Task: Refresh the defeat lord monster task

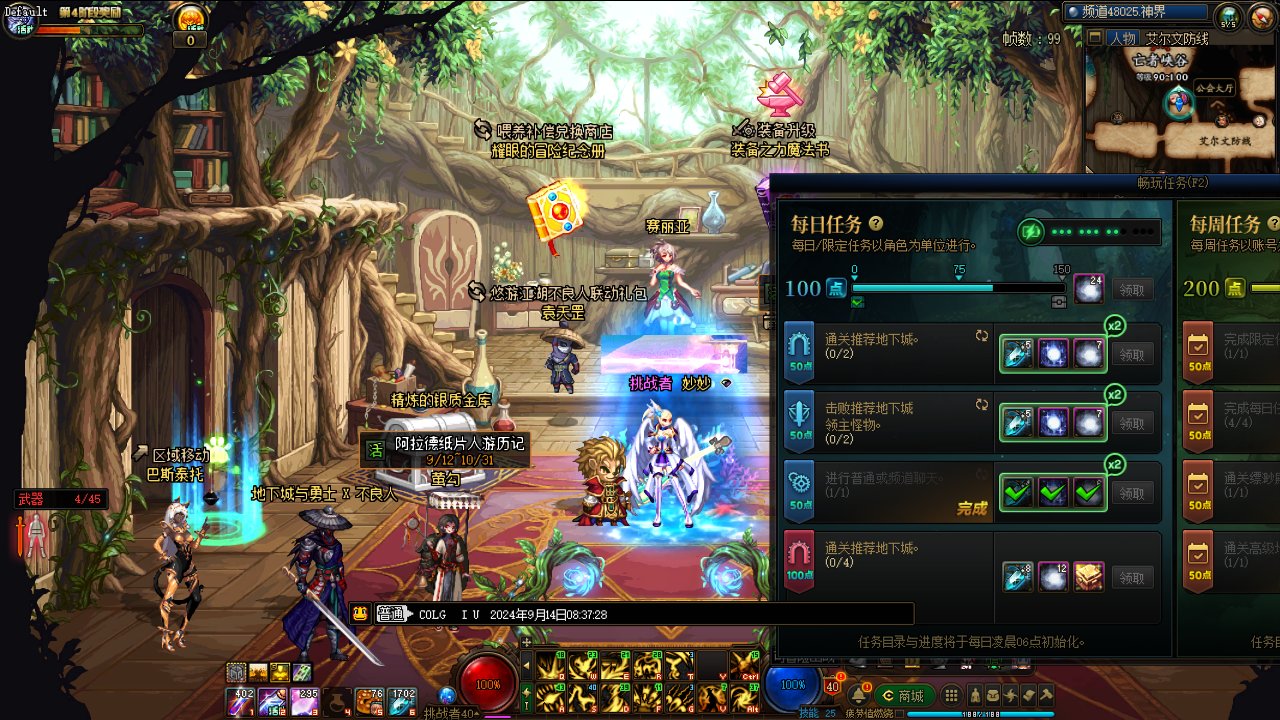Action: pyautogui.click(x=982, y=406)
